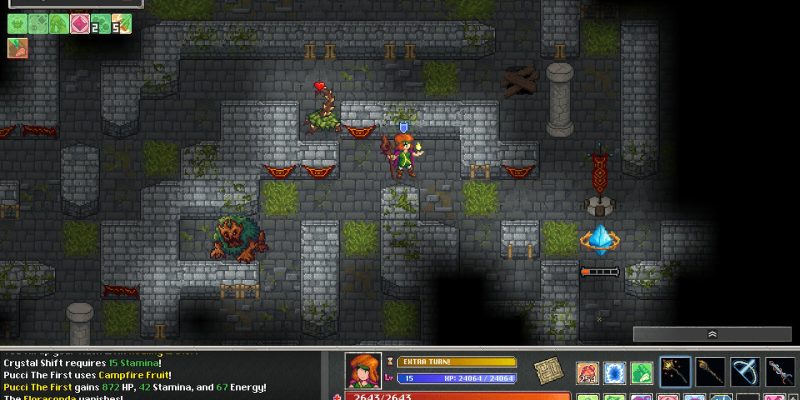Switch to the blue bow weapon slot

(x=746, y=371)
